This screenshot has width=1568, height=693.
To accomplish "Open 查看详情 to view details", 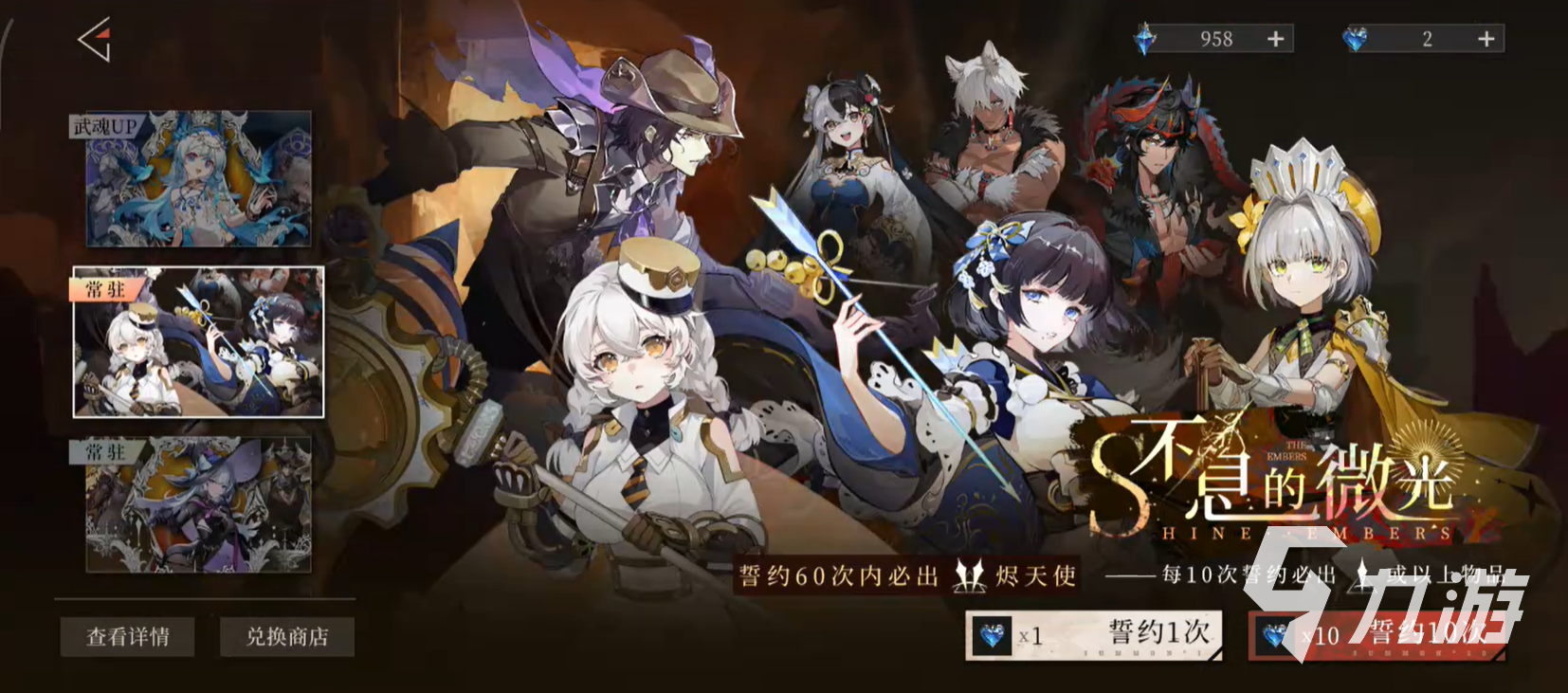I will 127,637.
